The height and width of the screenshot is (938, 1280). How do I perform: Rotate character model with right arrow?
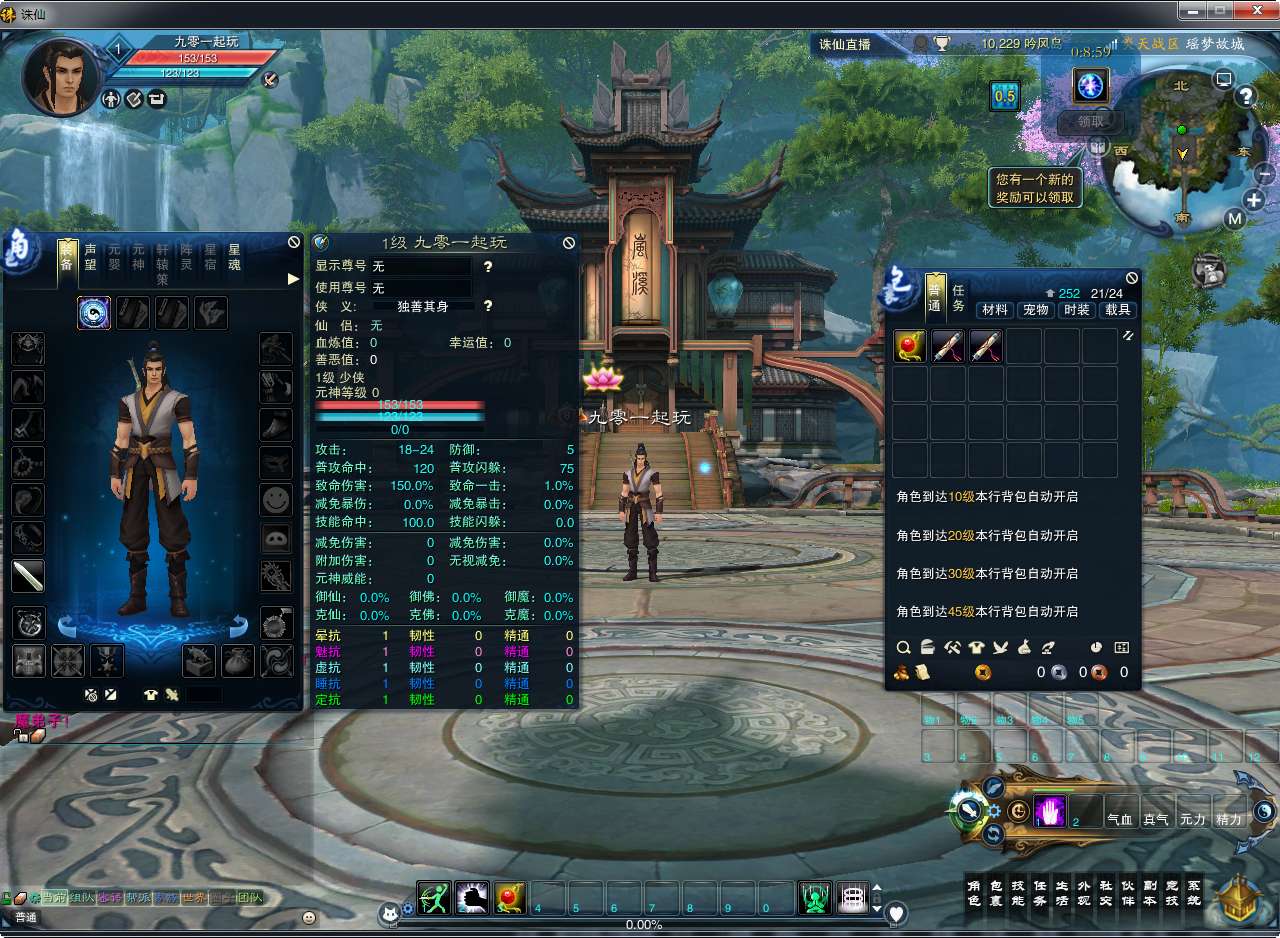[x=239, y=627]
